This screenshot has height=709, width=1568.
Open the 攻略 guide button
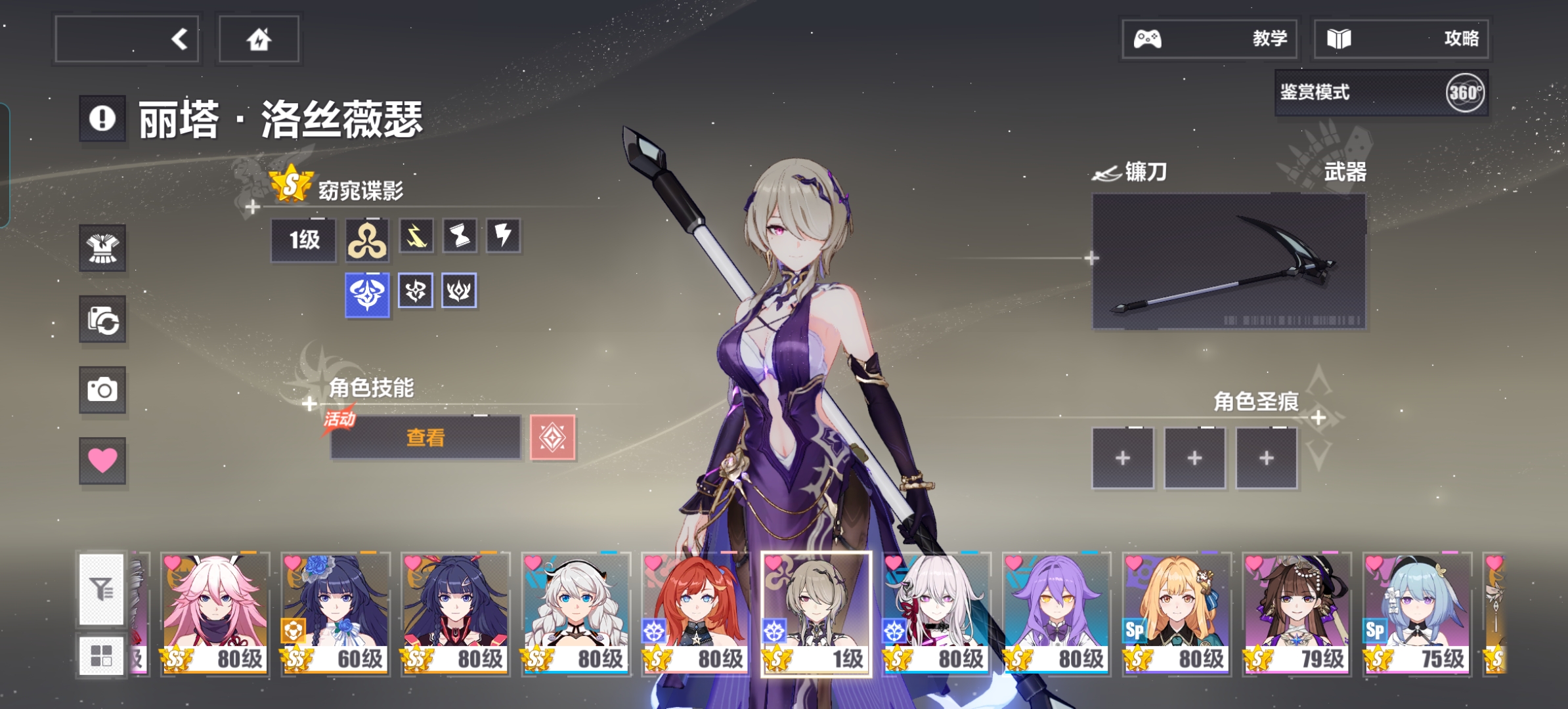pos(1401,39)
